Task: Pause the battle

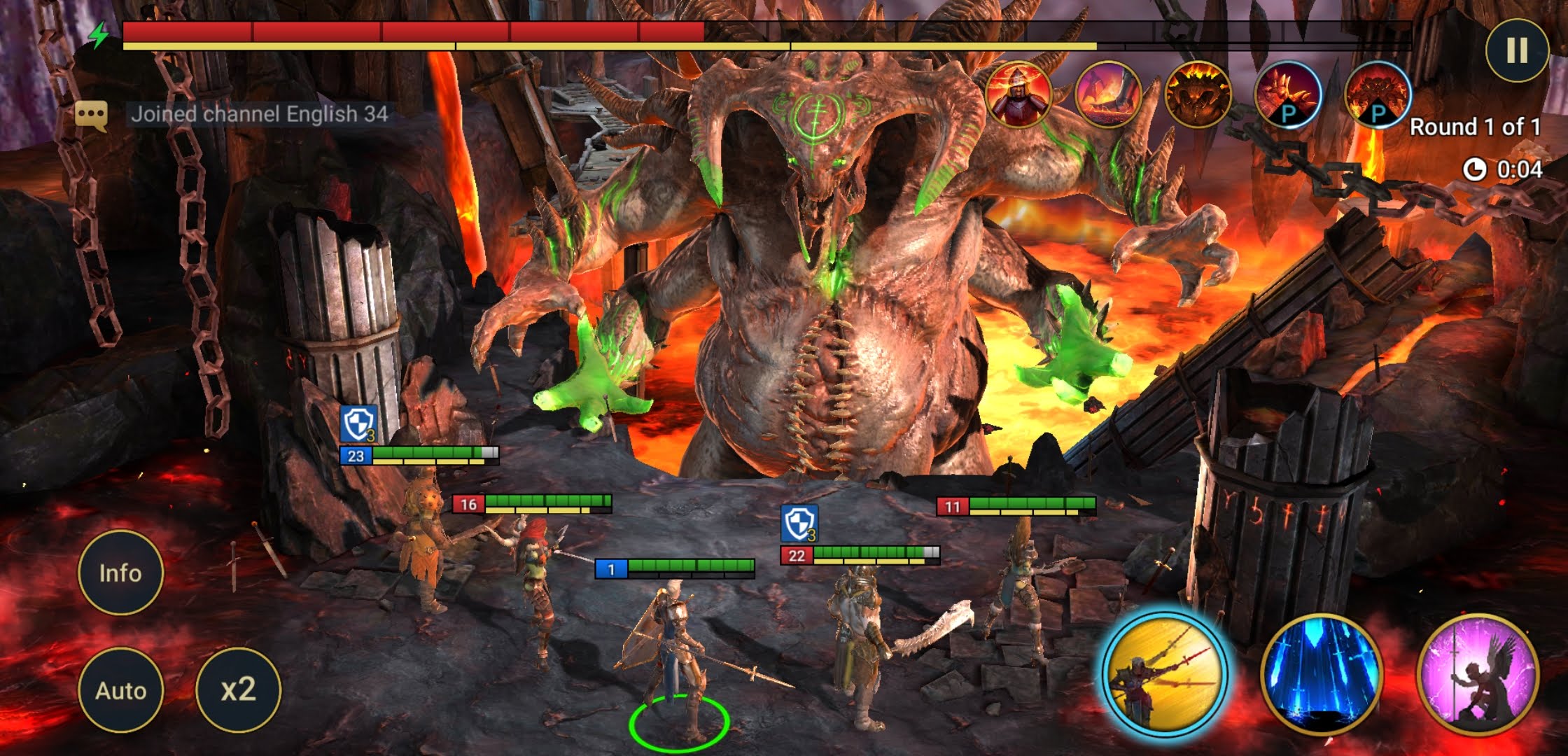Action: [x=1516, y=50]
